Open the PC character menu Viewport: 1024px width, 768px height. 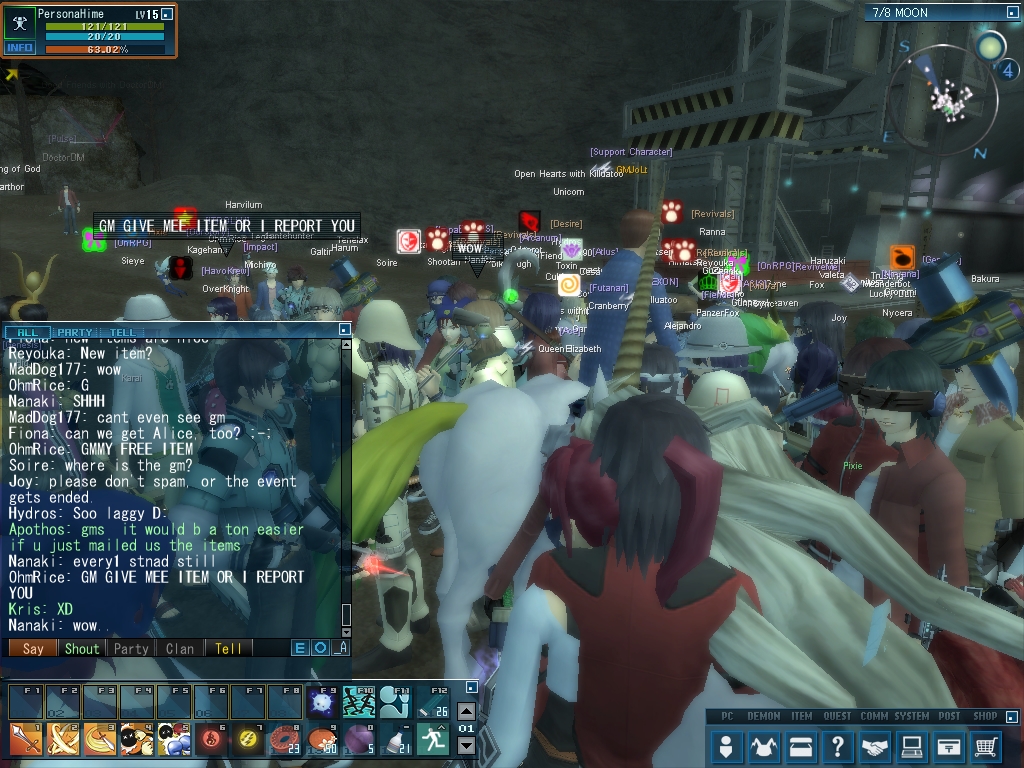point(728,746)
